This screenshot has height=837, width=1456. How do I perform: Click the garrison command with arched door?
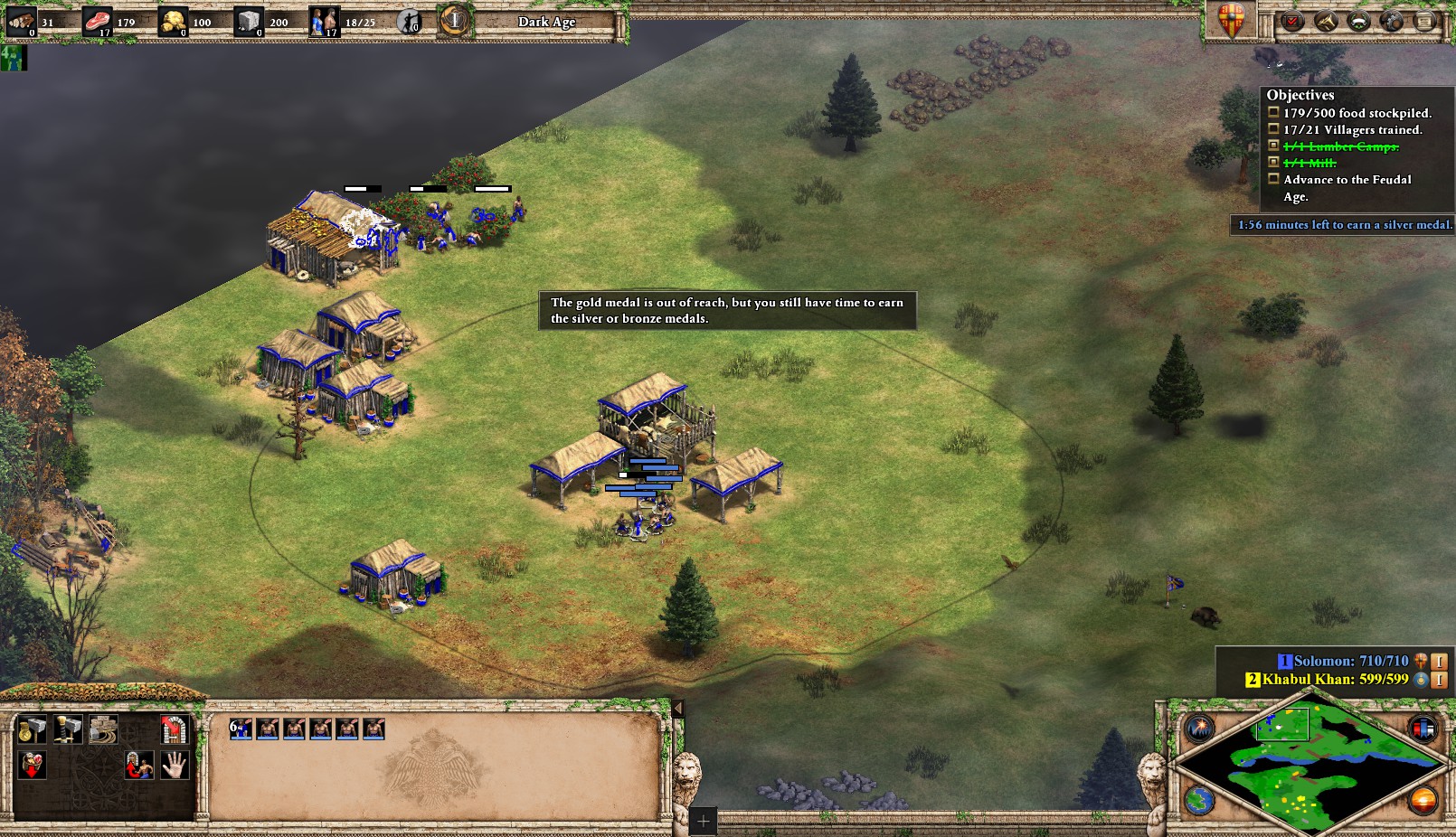point(174,729)
